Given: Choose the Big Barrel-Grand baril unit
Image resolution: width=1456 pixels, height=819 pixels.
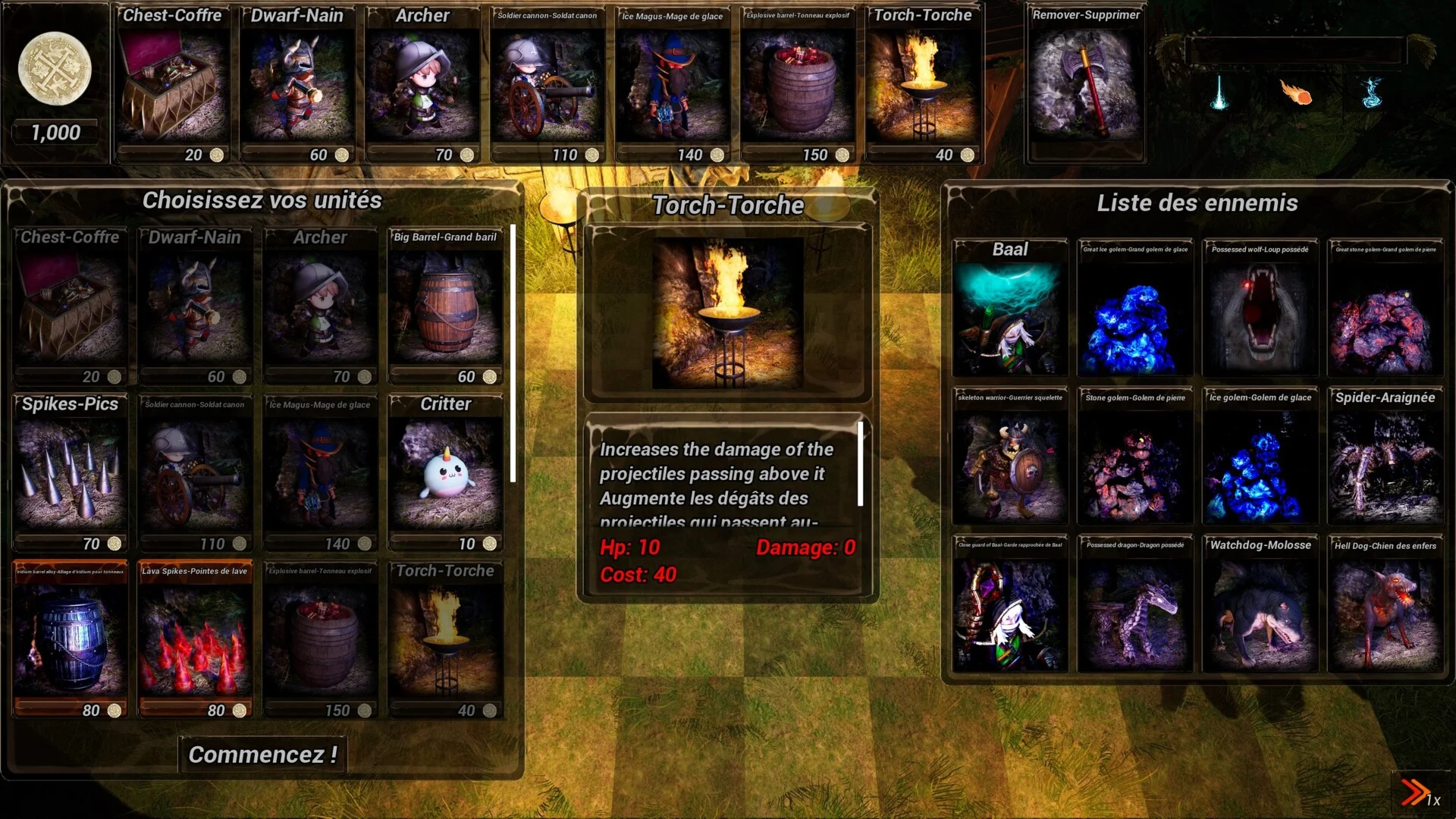Looking at the screenshot, I should pos(445,307).
